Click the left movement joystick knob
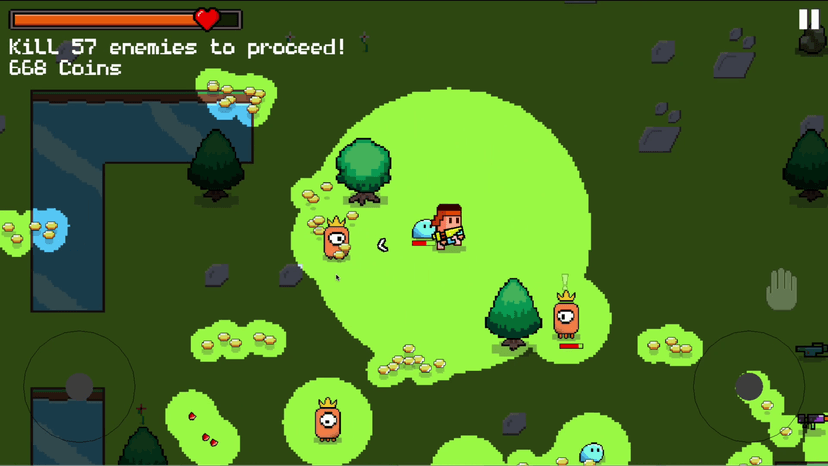Viewport: 828px width, 466px height. (x=79, y=386)
